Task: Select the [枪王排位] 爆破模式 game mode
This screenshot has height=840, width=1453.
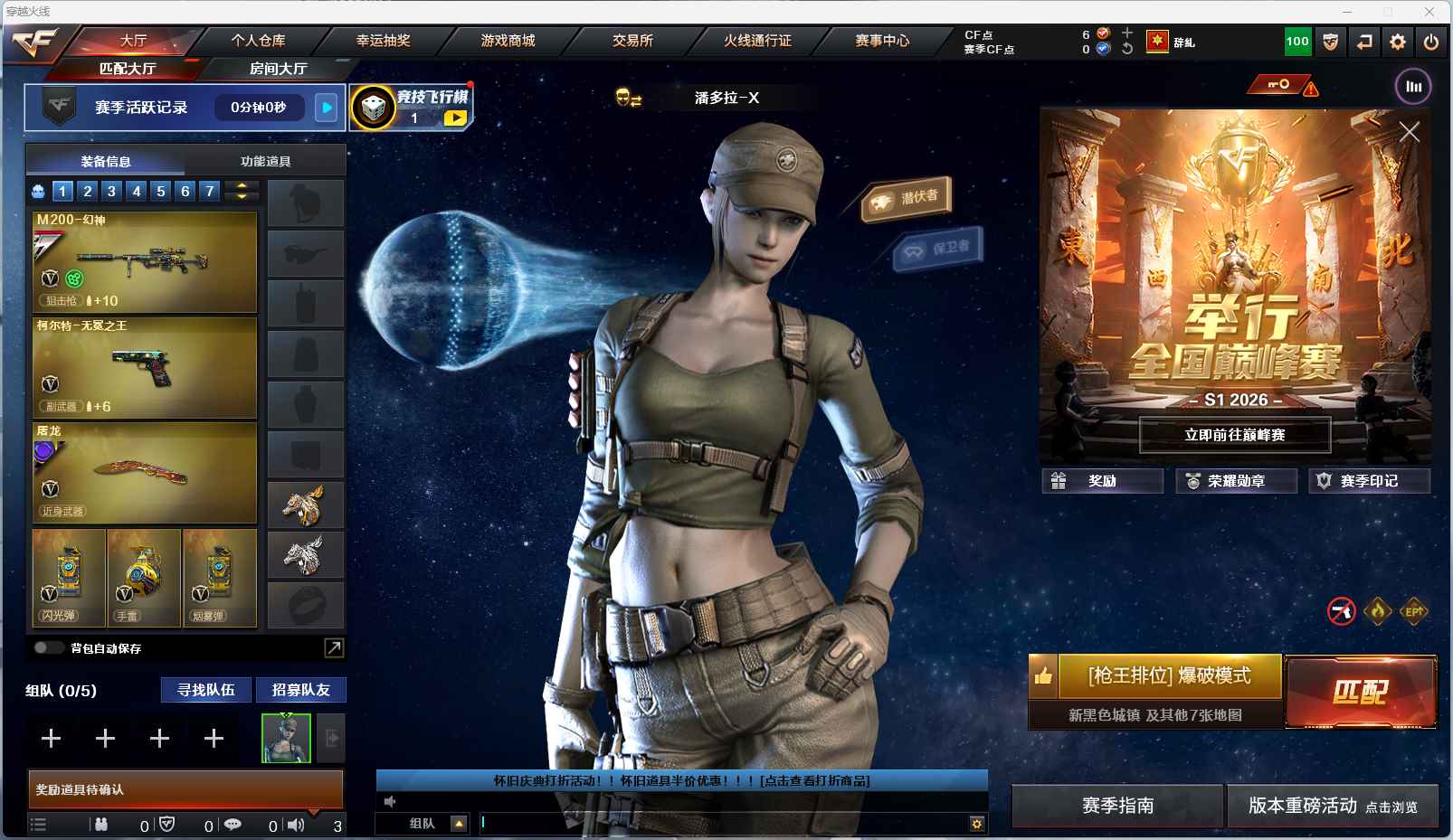Action: [1169, 676]
